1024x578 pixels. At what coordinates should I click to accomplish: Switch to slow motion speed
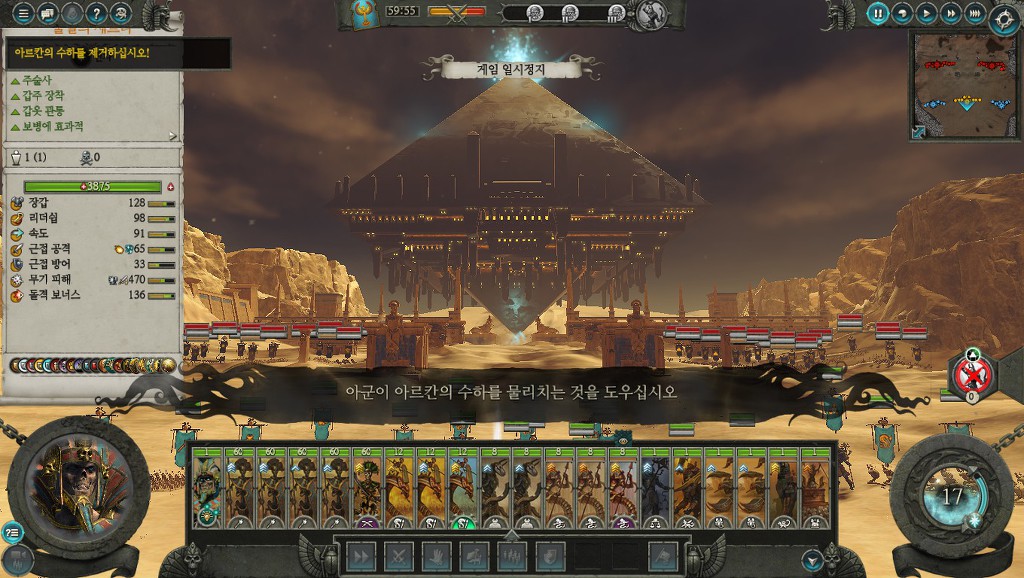(902, 14)
